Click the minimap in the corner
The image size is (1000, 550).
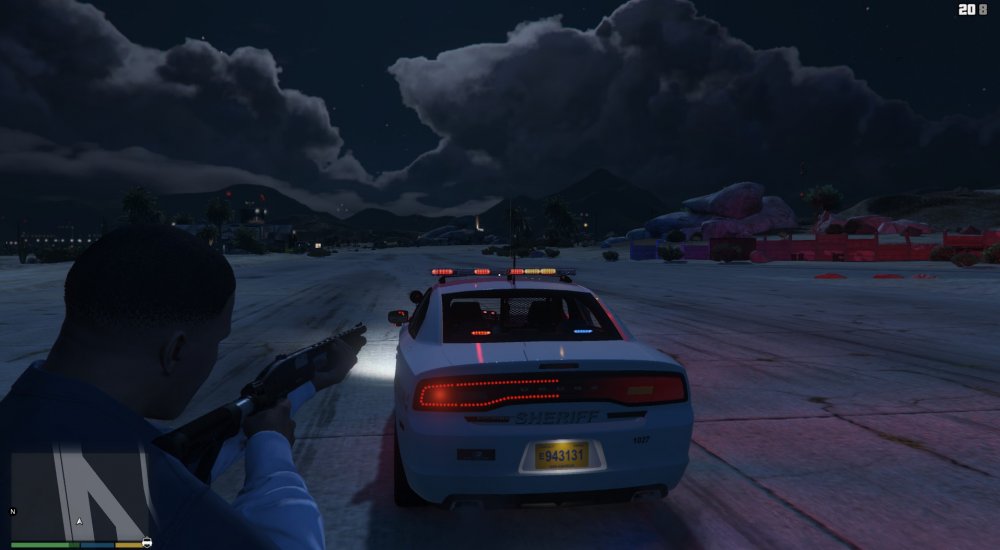tap(80, 494)
